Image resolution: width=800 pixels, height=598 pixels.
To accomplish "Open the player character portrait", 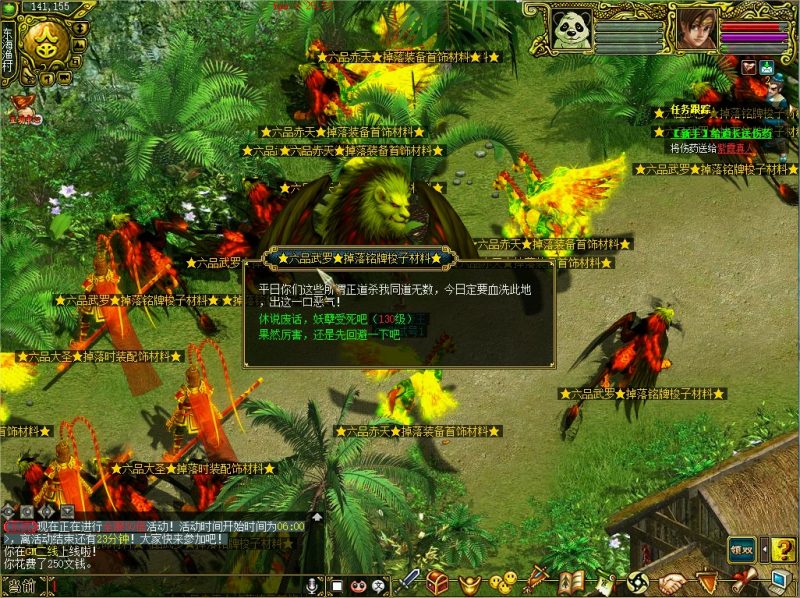I will coord(696,29).
